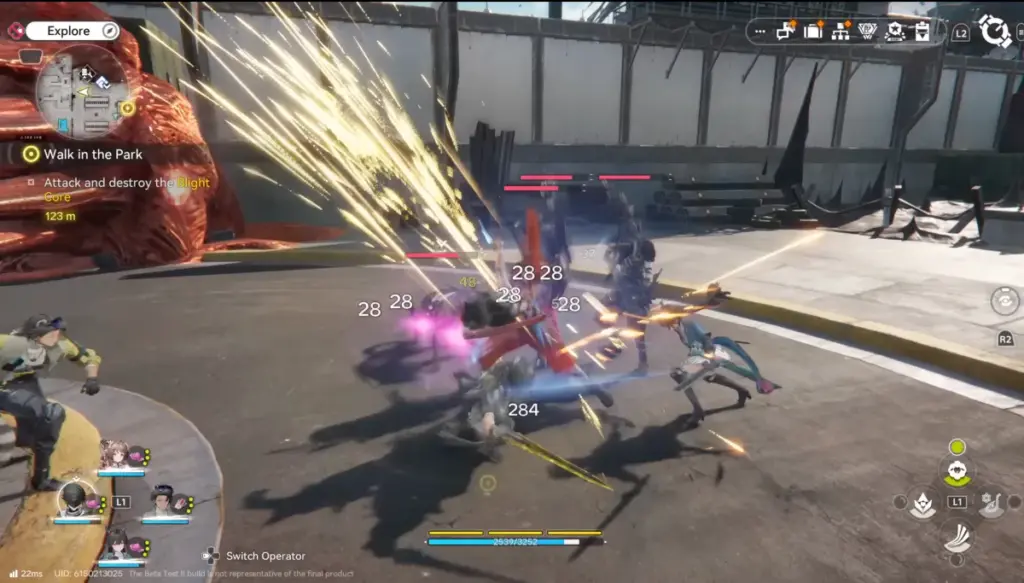Viewport: 1024px width, 583px height.
Task: Open the clipboard with down arrow icon
Action: [921, 32]
